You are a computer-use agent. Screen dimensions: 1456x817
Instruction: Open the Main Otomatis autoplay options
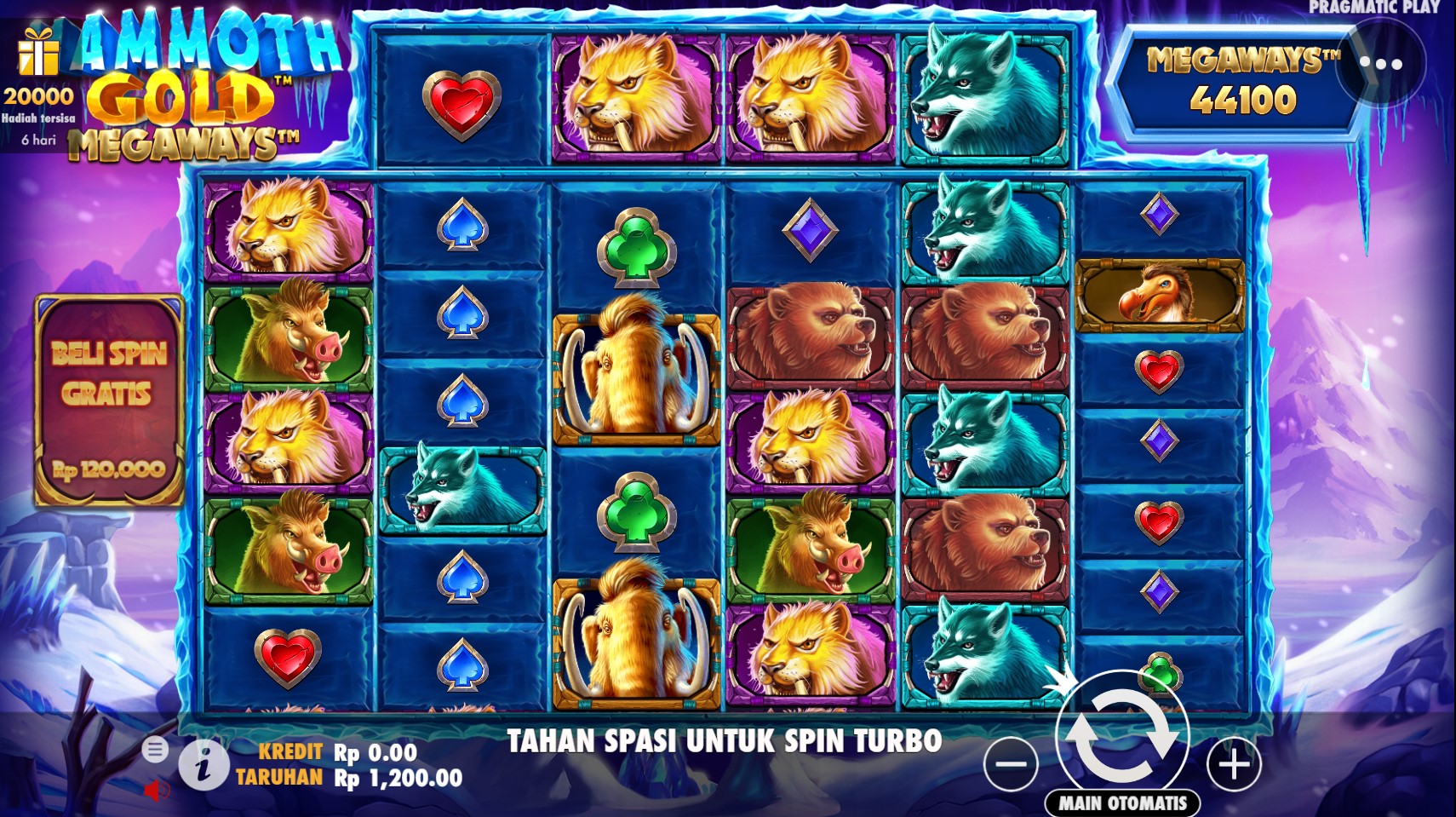coord(1122,803)
